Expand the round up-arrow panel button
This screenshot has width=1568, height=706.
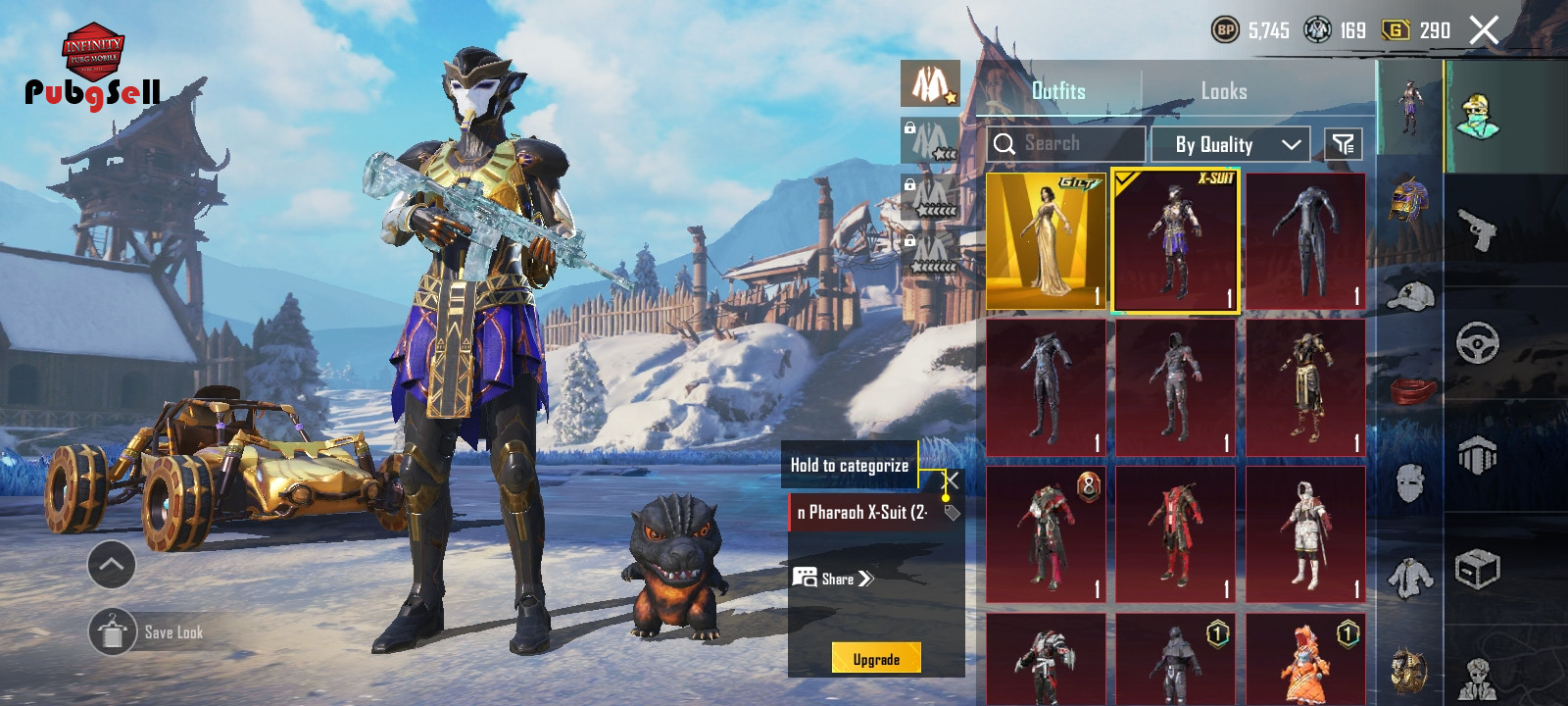[x=112, y=564]
